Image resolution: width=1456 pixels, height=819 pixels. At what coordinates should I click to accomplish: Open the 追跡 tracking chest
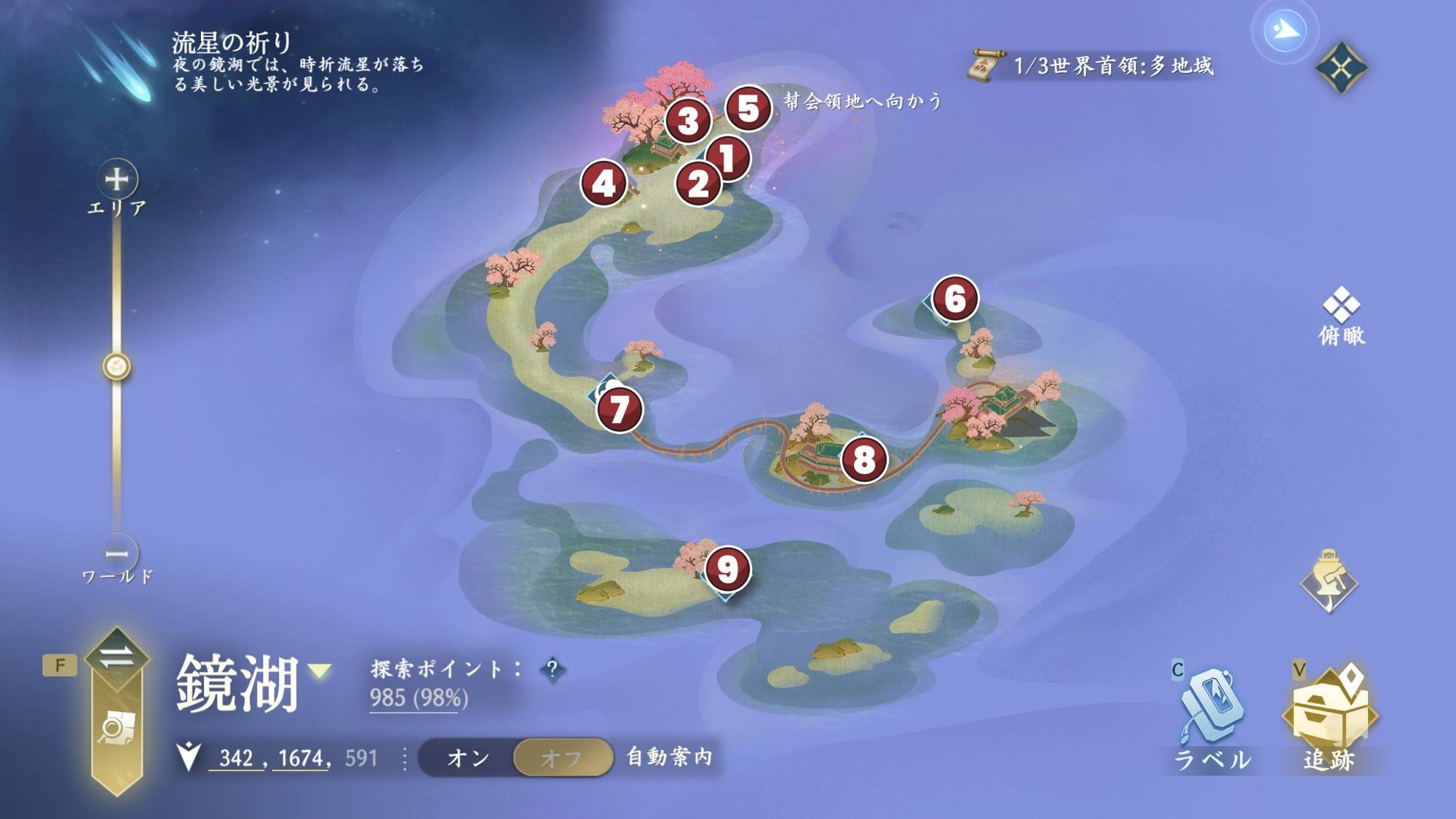pos(1329,717)
